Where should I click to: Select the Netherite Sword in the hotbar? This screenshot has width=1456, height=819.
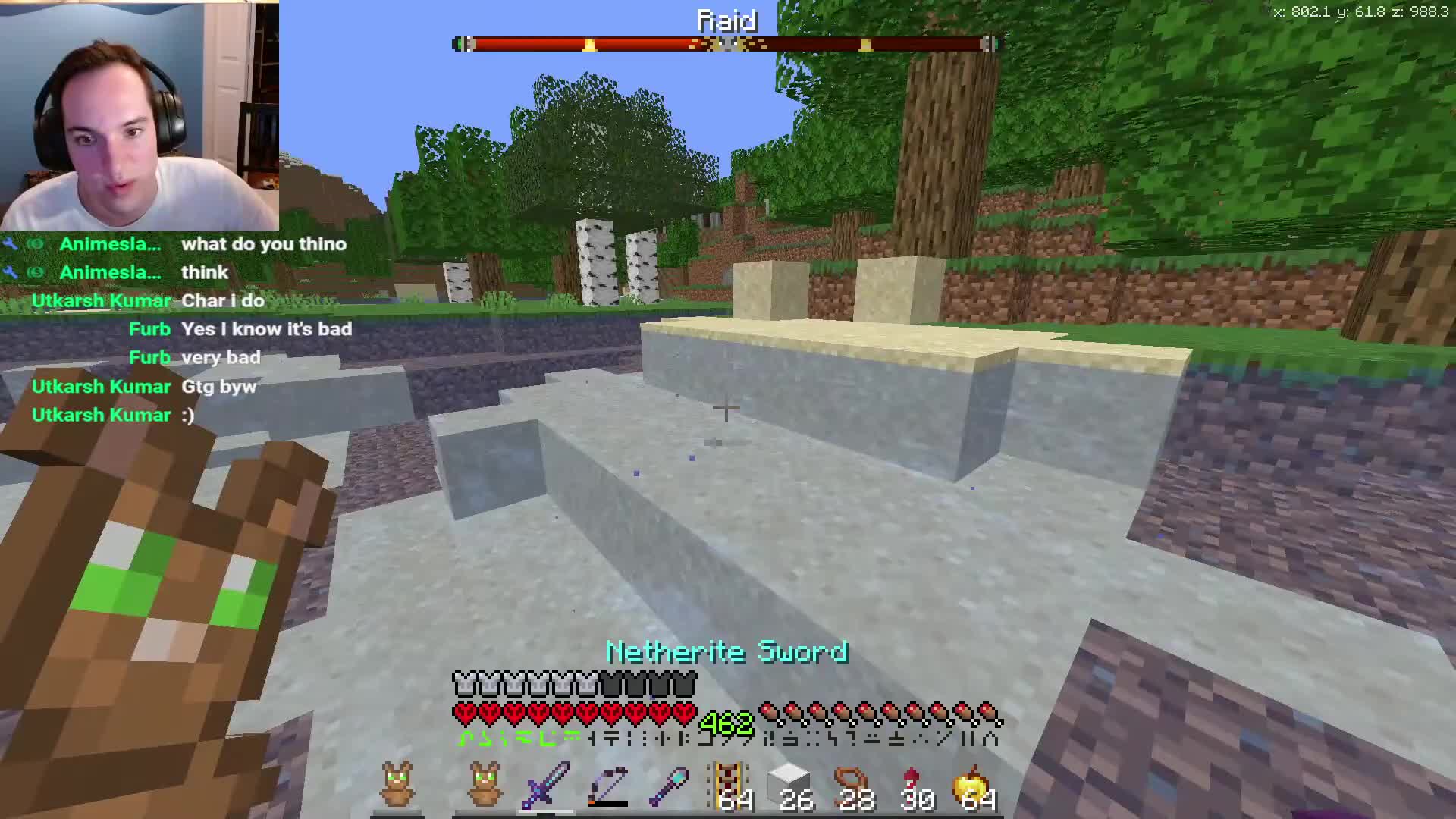coord(548,785)
